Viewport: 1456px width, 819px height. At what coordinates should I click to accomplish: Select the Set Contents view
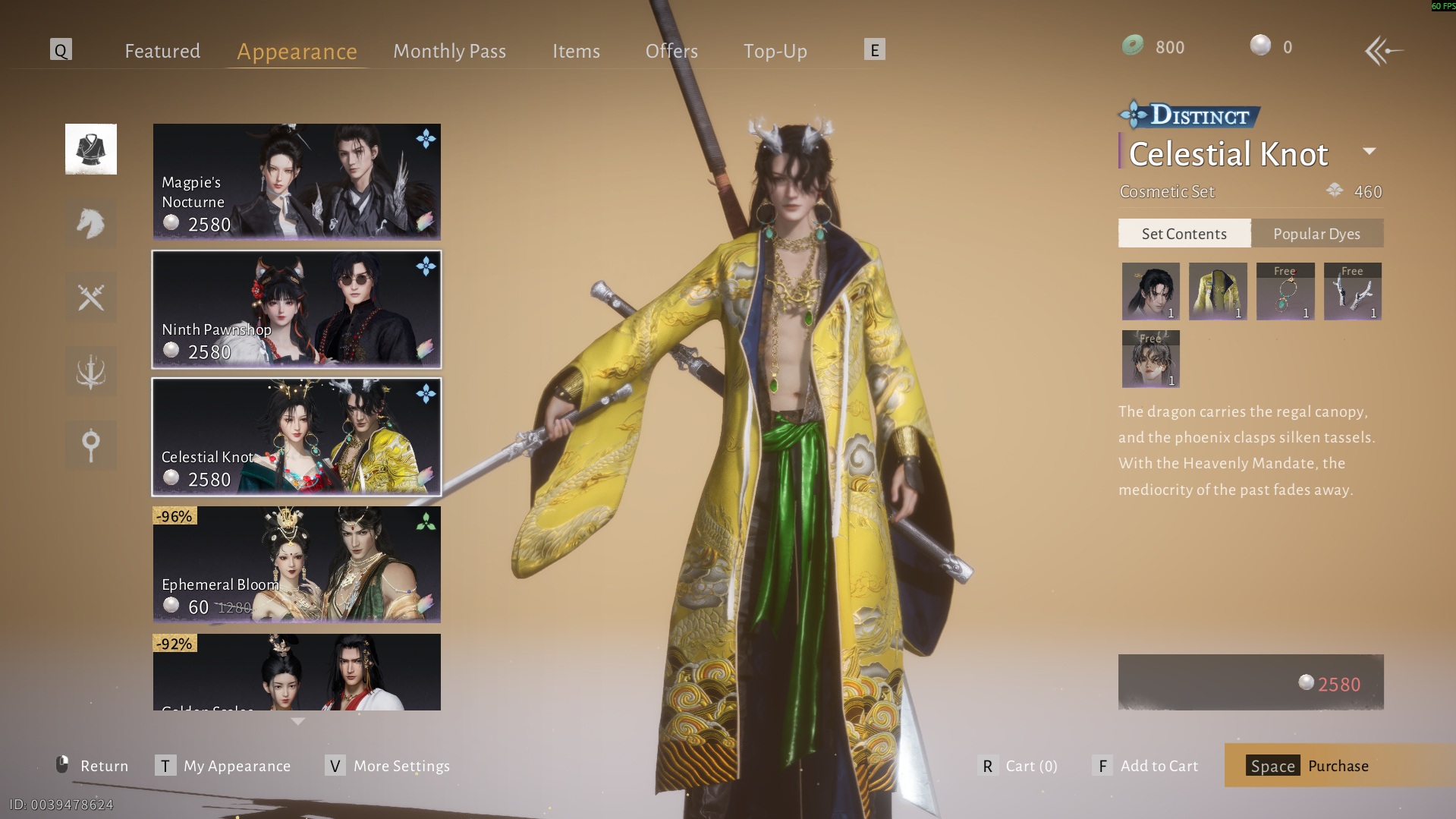coord(1184,233)
